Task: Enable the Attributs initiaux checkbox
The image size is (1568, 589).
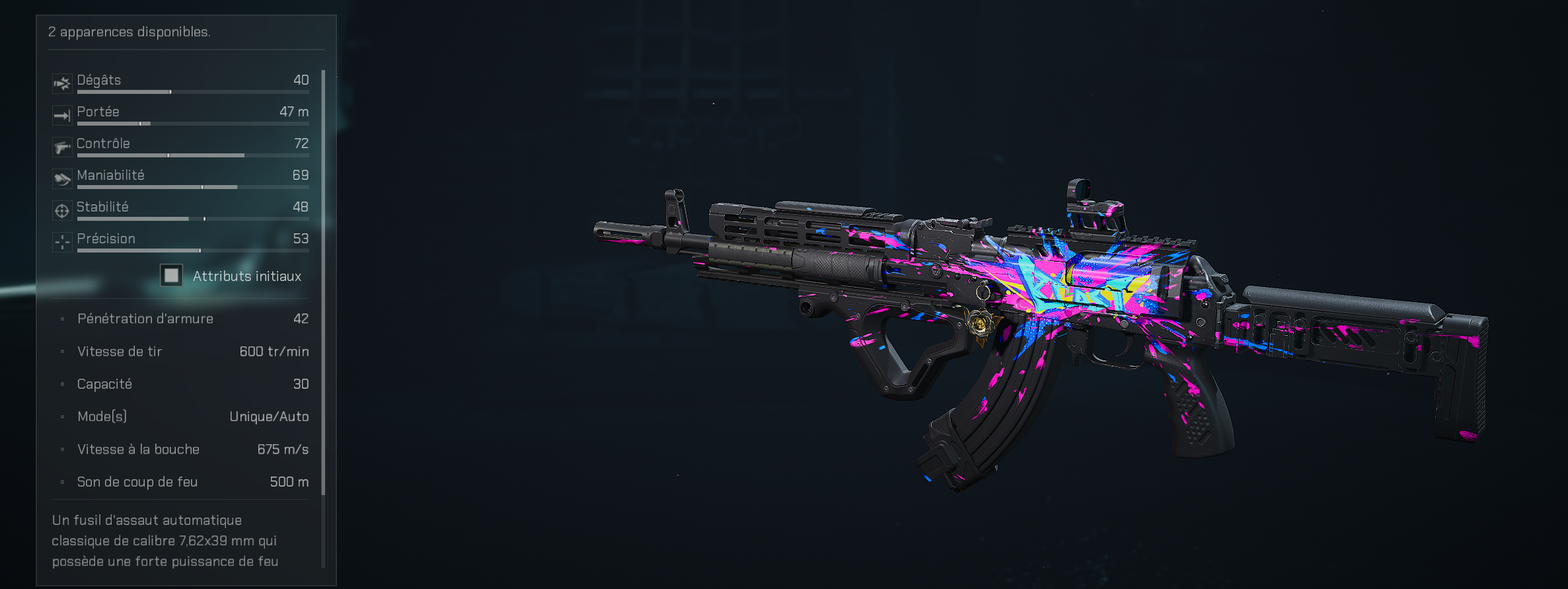Action: coord(171,276)
